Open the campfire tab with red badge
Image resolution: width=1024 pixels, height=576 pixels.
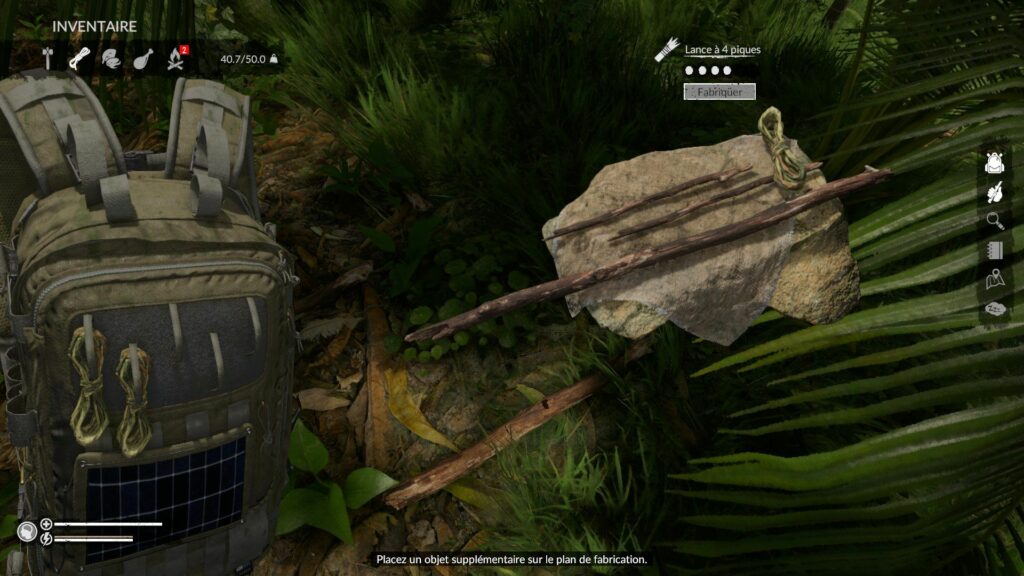tap(176, 58)
